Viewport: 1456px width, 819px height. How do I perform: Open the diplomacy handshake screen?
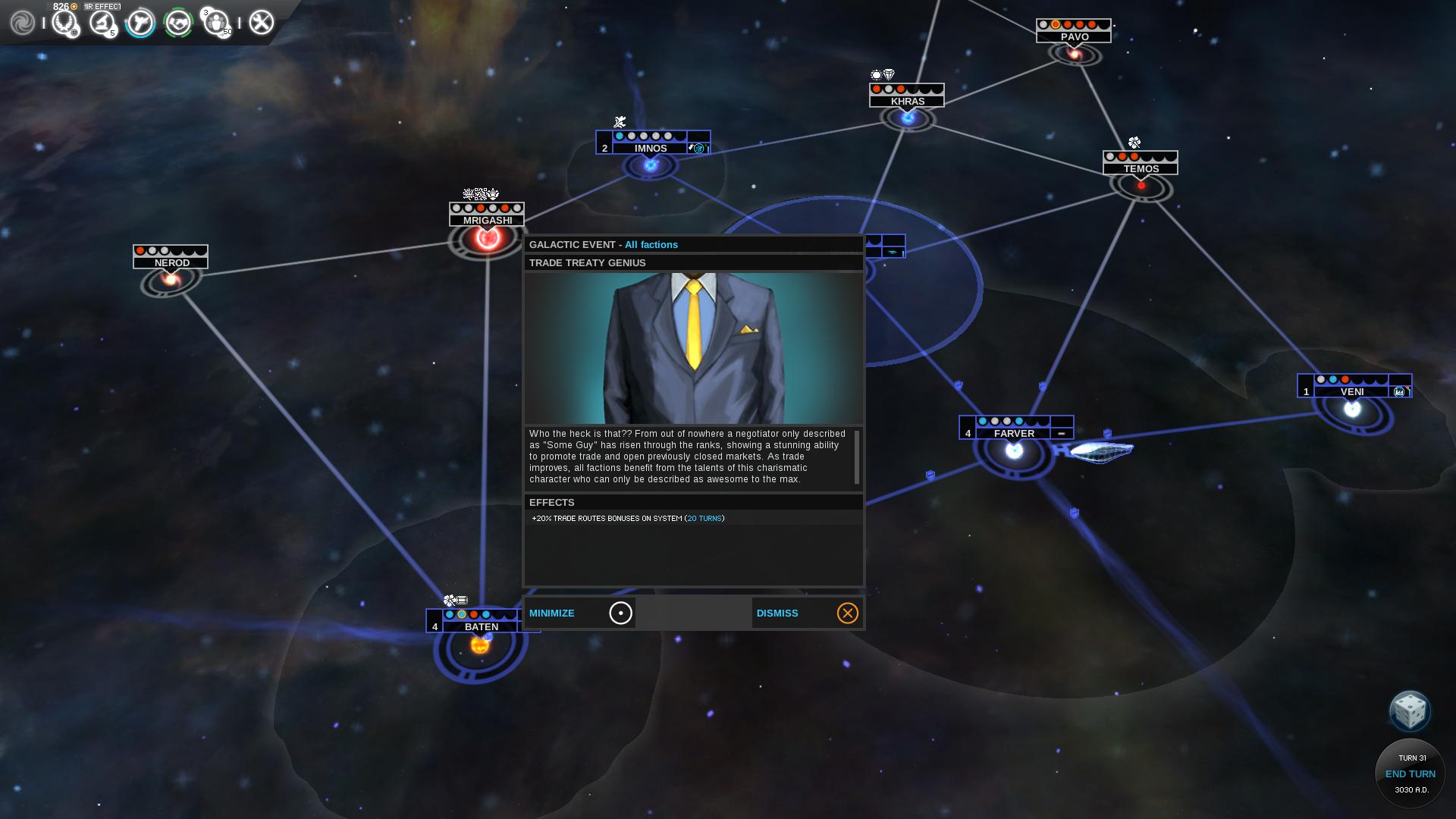pos(178,23)
